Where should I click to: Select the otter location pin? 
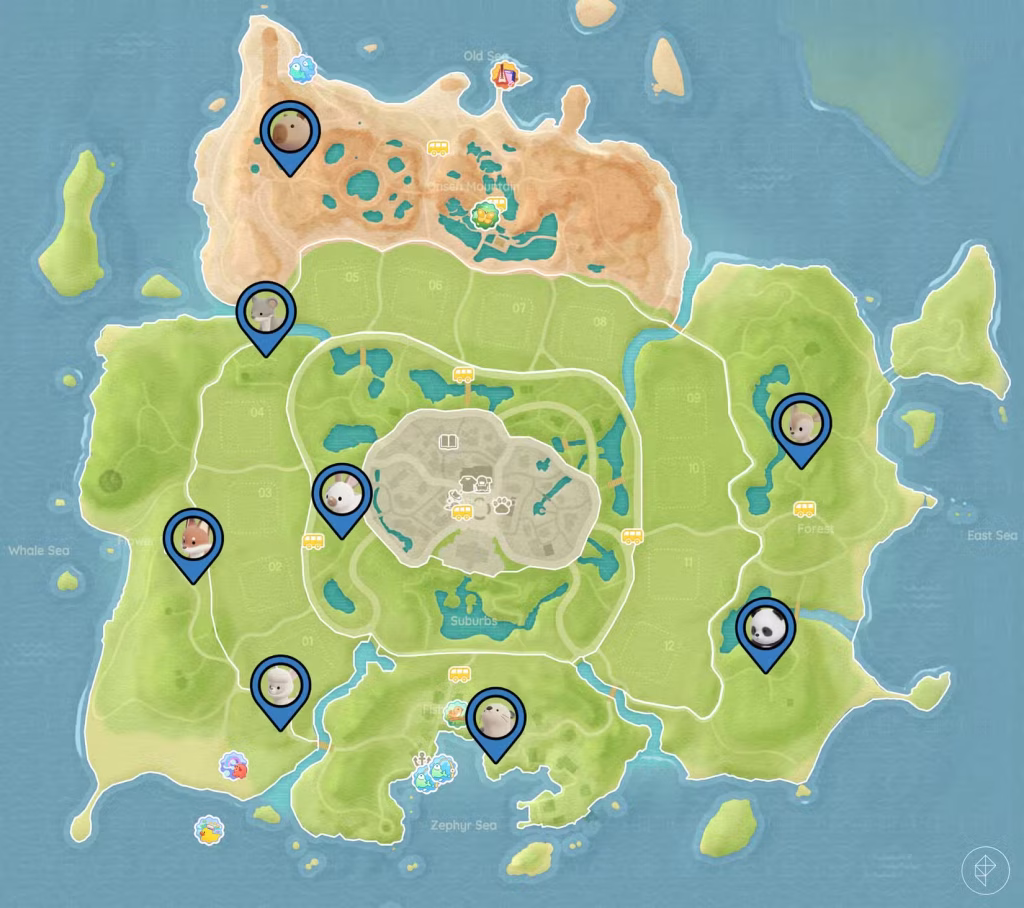coord(496,717)
